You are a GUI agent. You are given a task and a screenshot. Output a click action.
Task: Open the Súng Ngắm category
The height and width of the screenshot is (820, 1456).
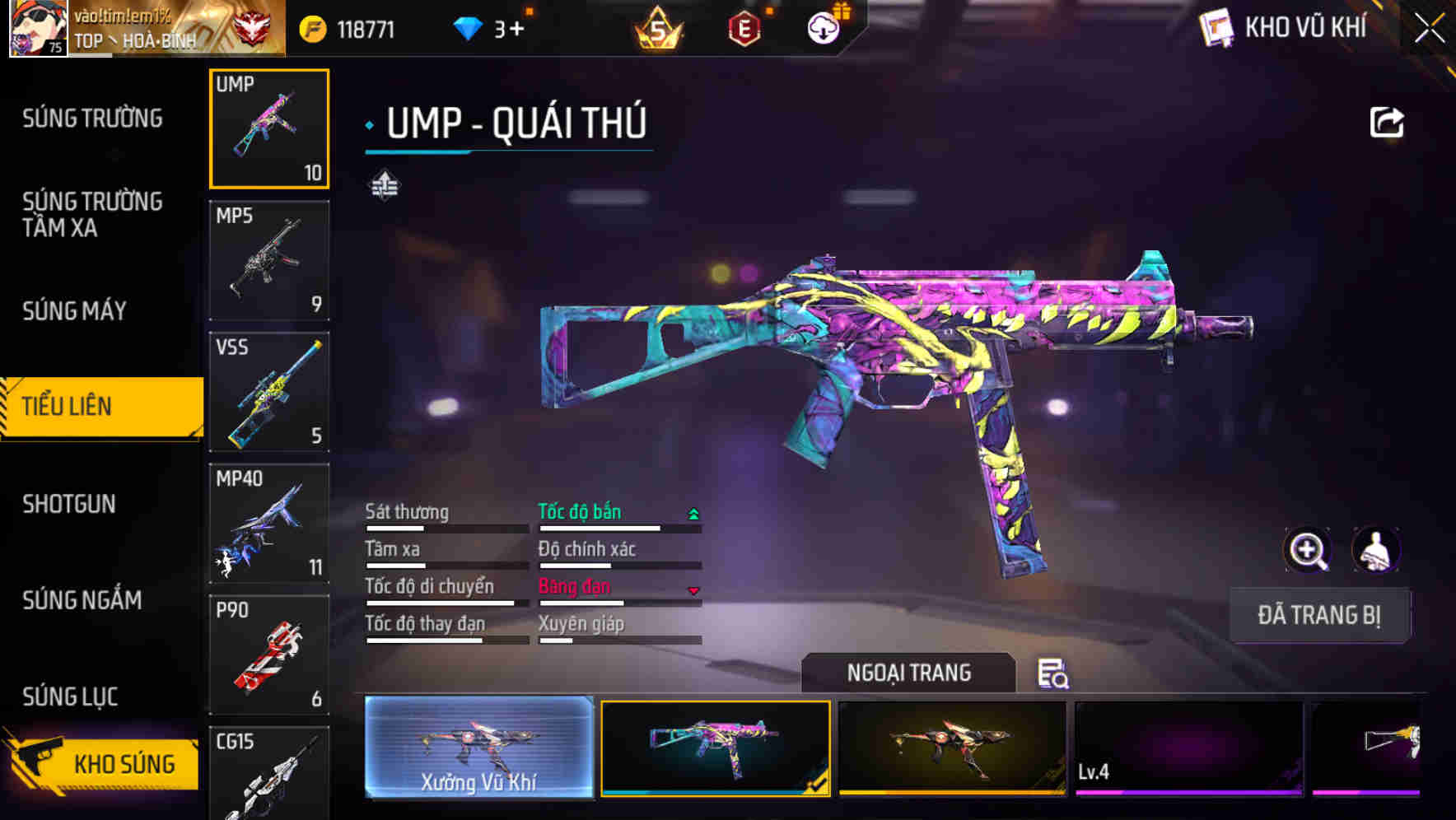coord(82,600)
